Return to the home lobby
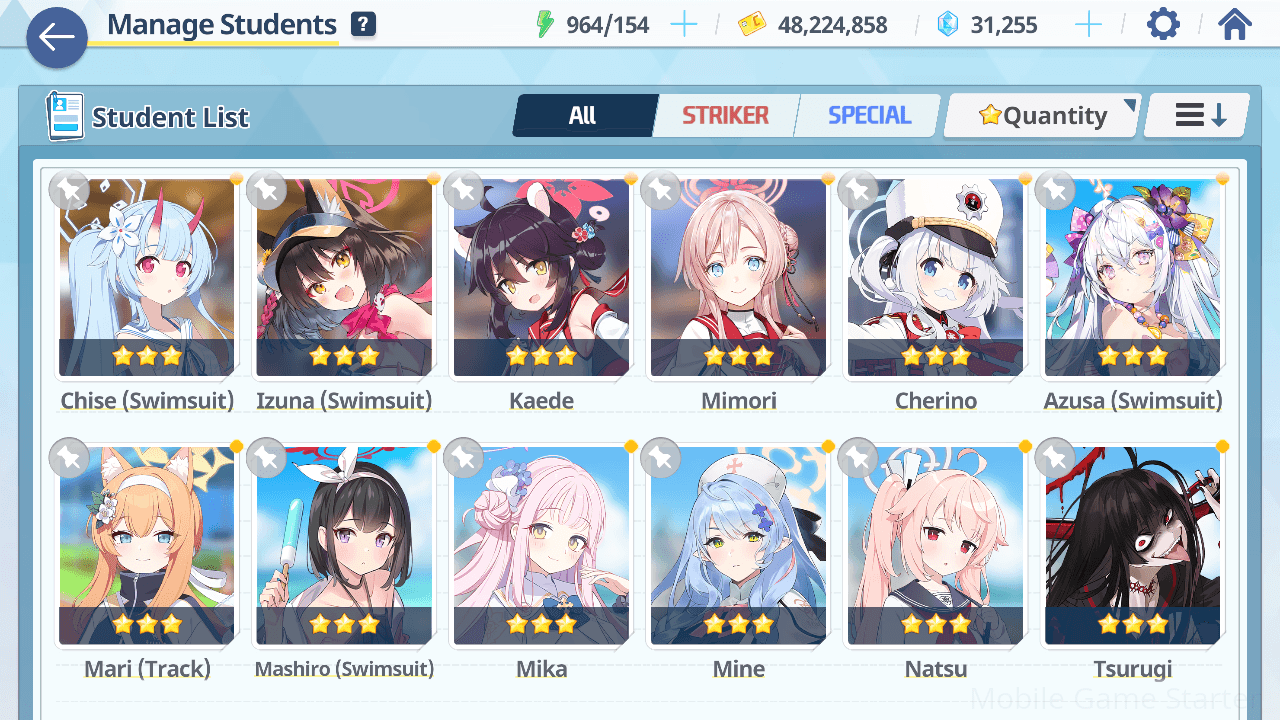The height and width of the screenshot is (720, 1280). coord(1235,25)
